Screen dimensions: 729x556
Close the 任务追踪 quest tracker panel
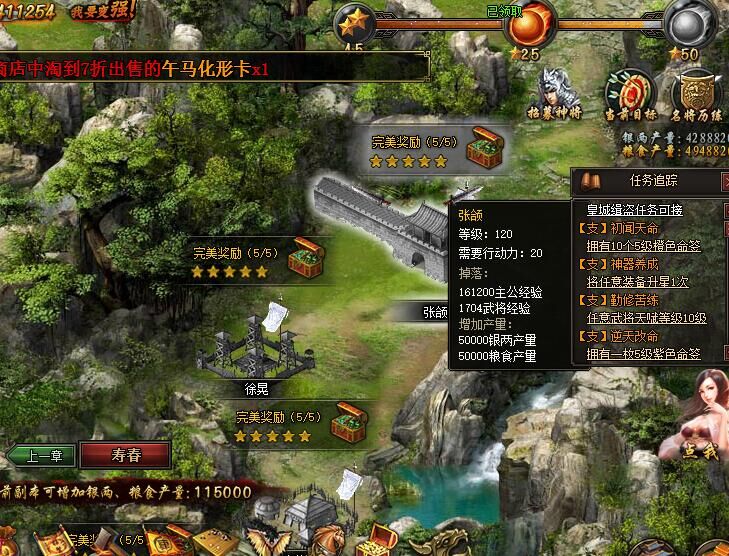(726, 181)
